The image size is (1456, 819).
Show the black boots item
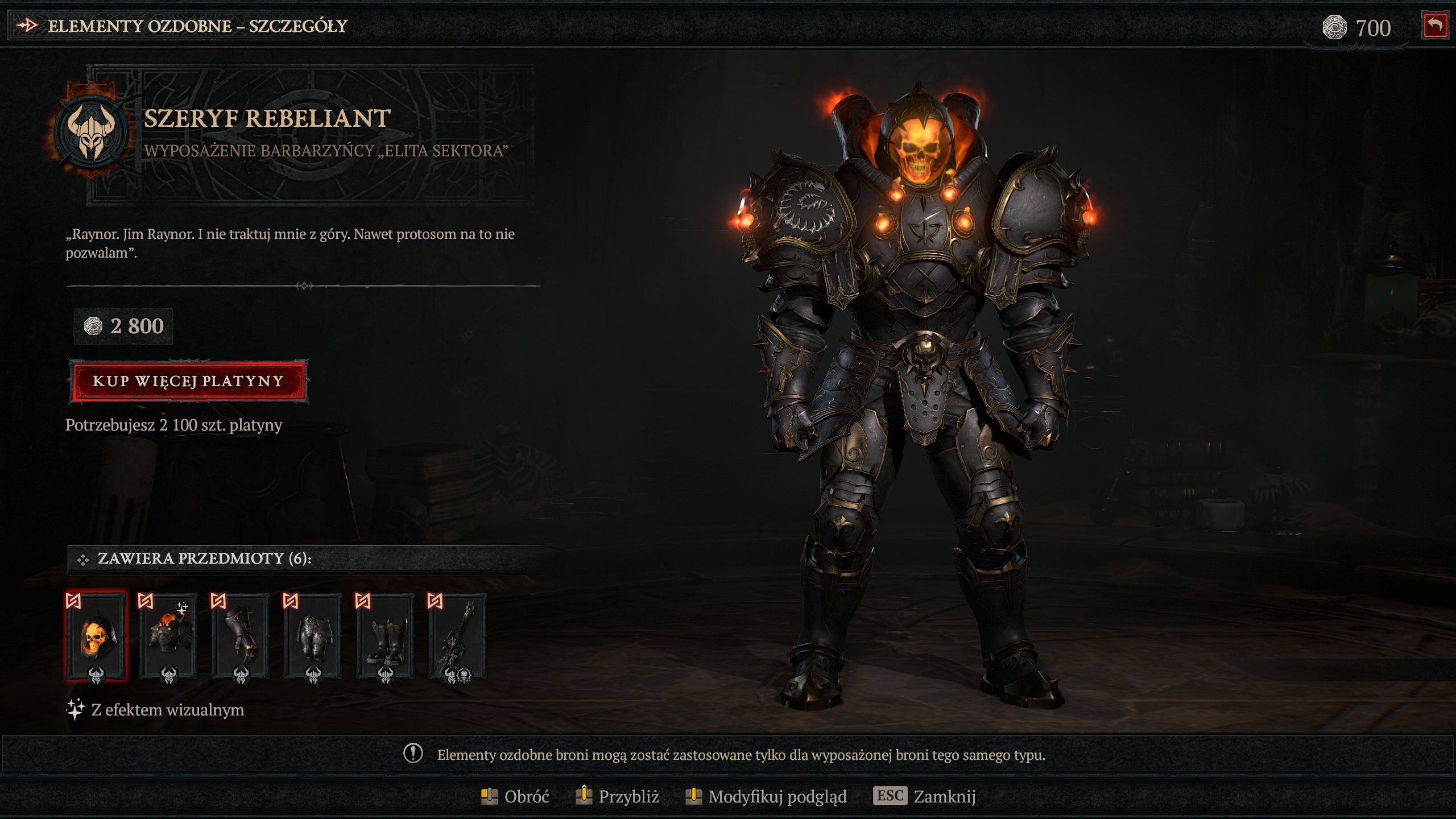385,636
